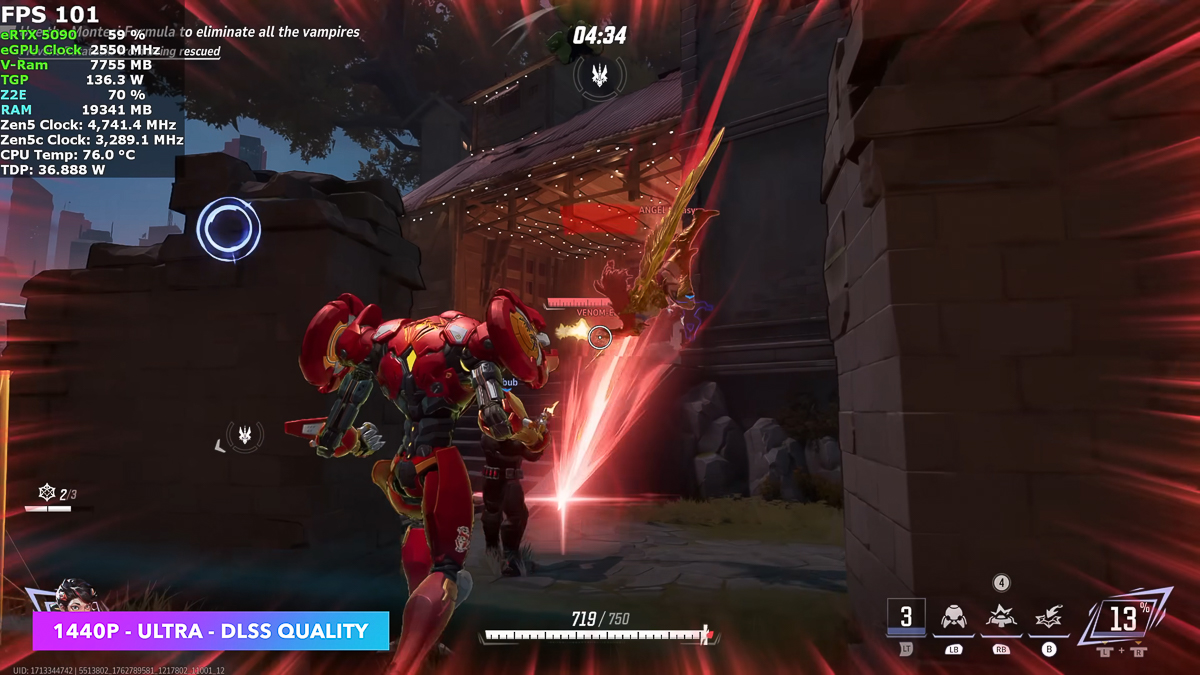Click the blue circular waypoint marker
The image size is (1200, 675).
click(x=229, y=229)
